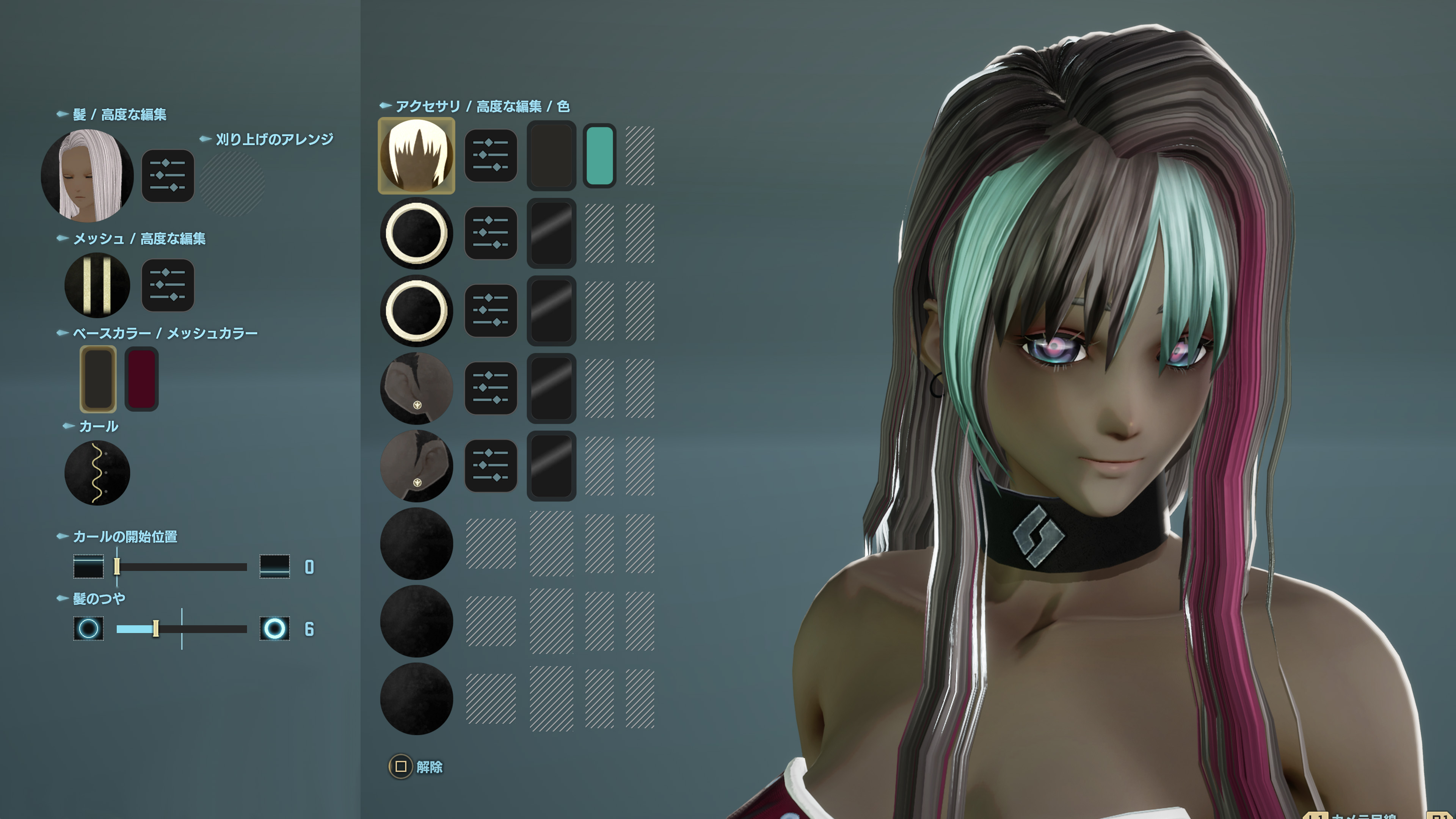Screen dimensions: 1456x819
Task: Select the long white hairstyle thumbnail
Action: click(x=88, y=175)
